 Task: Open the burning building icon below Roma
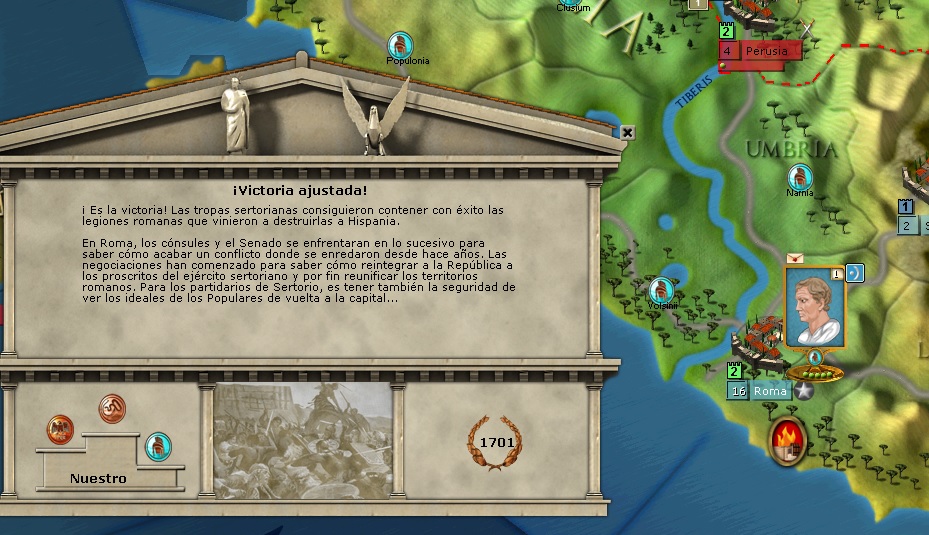tap(788, 441)
